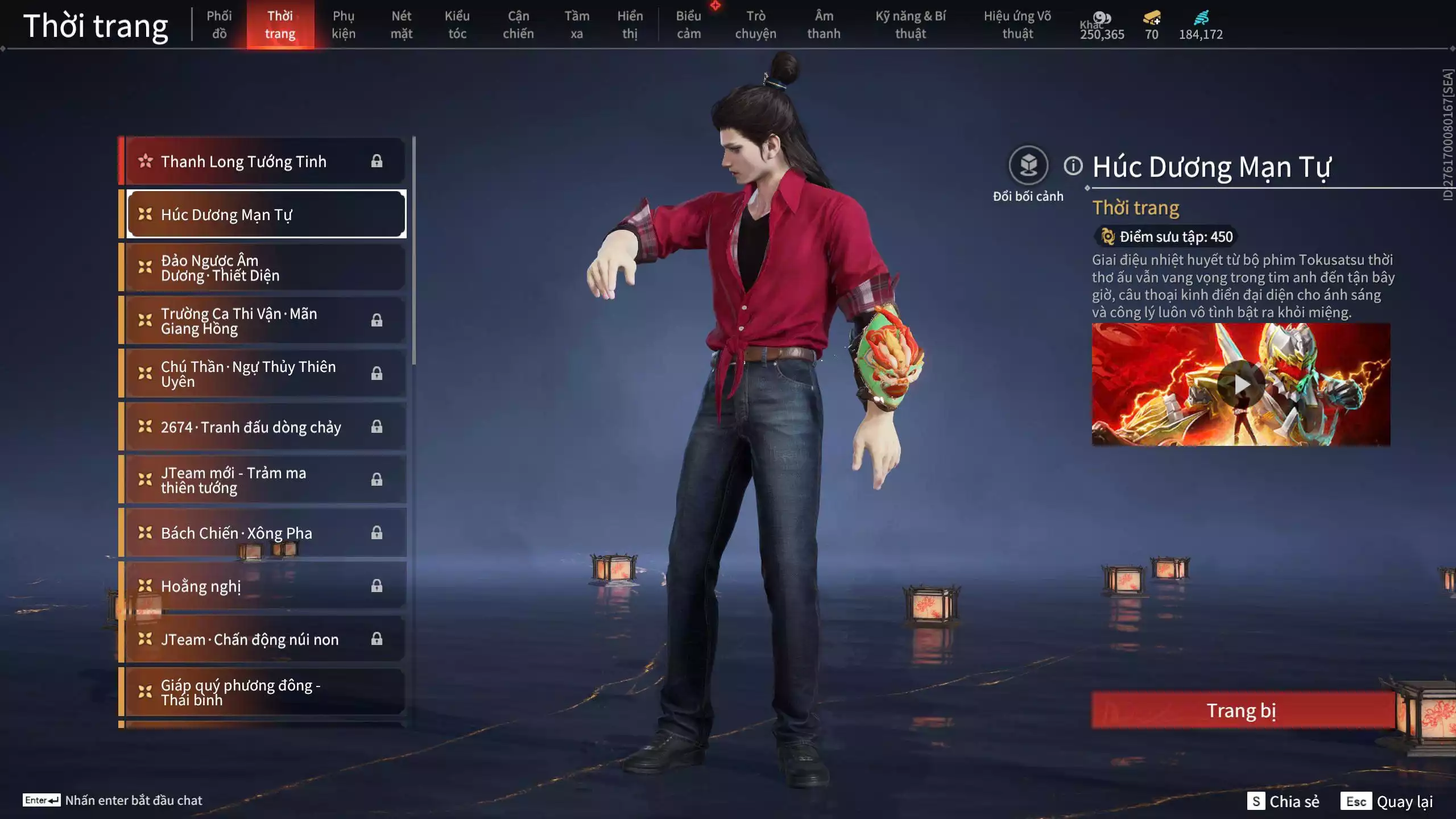
Task: Play the outfit preview video
Action: pos(1241,385)
